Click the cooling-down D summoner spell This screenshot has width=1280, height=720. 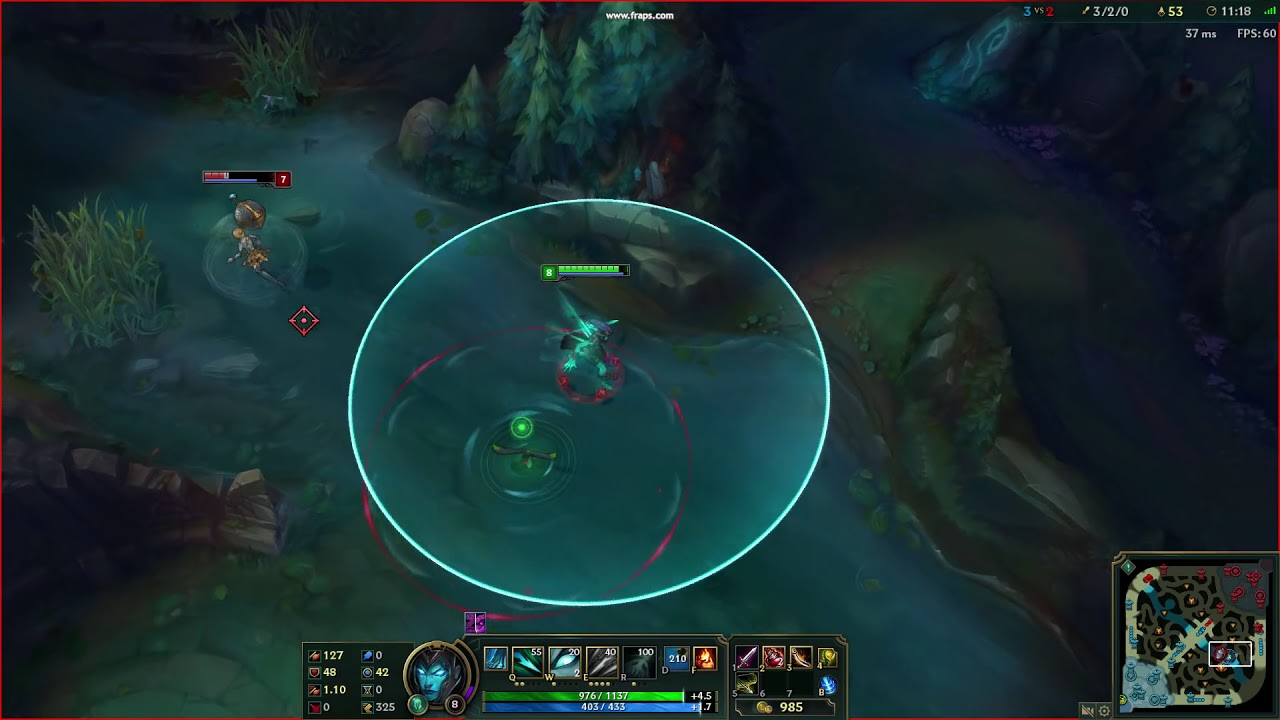pos(675,658)
